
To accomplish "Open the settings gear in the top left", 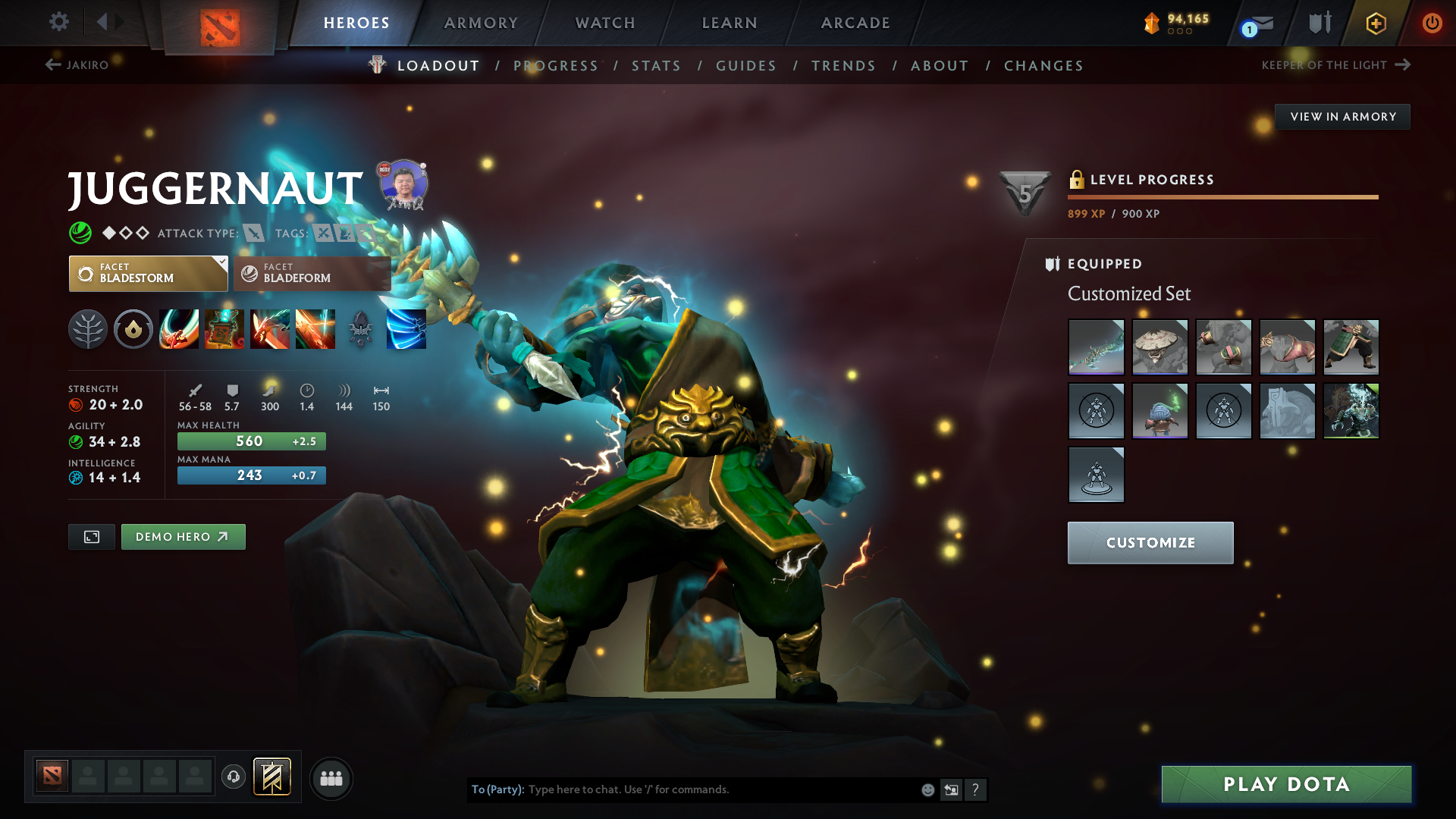I will [58, 23].
